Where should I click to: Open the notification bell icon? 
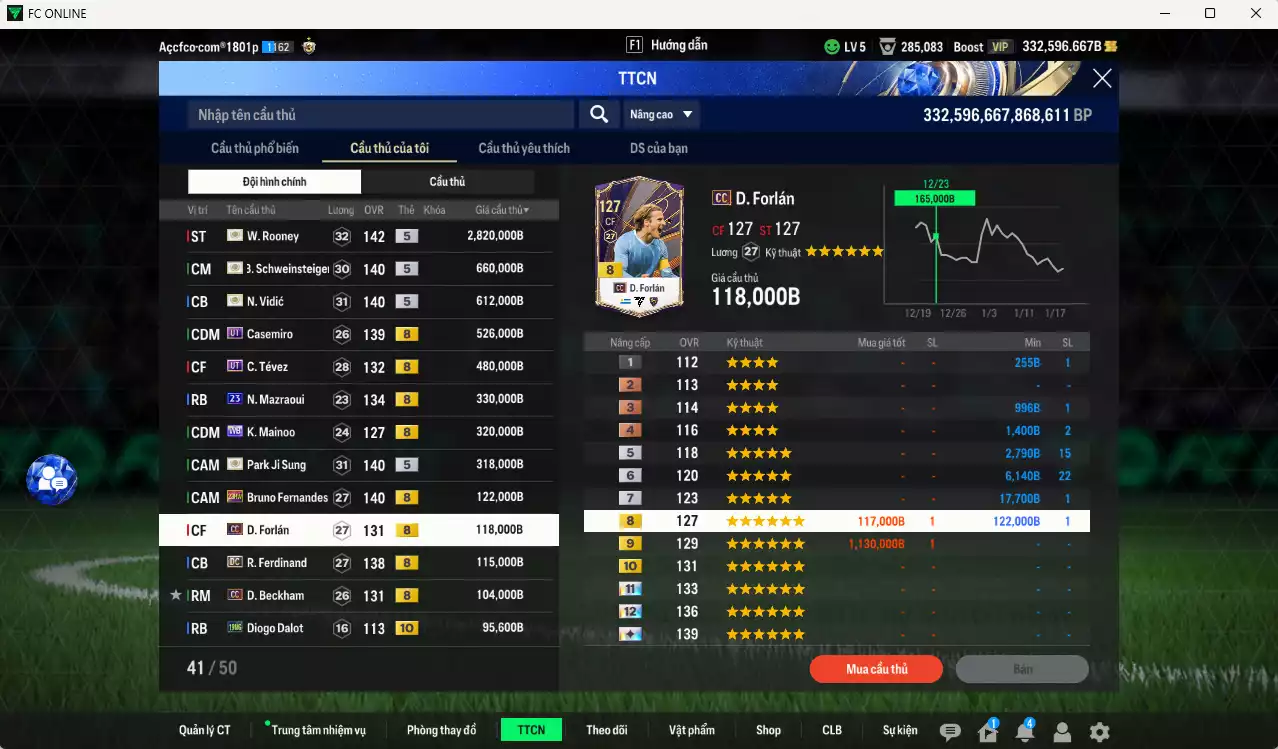click(x=1024, y=732)
